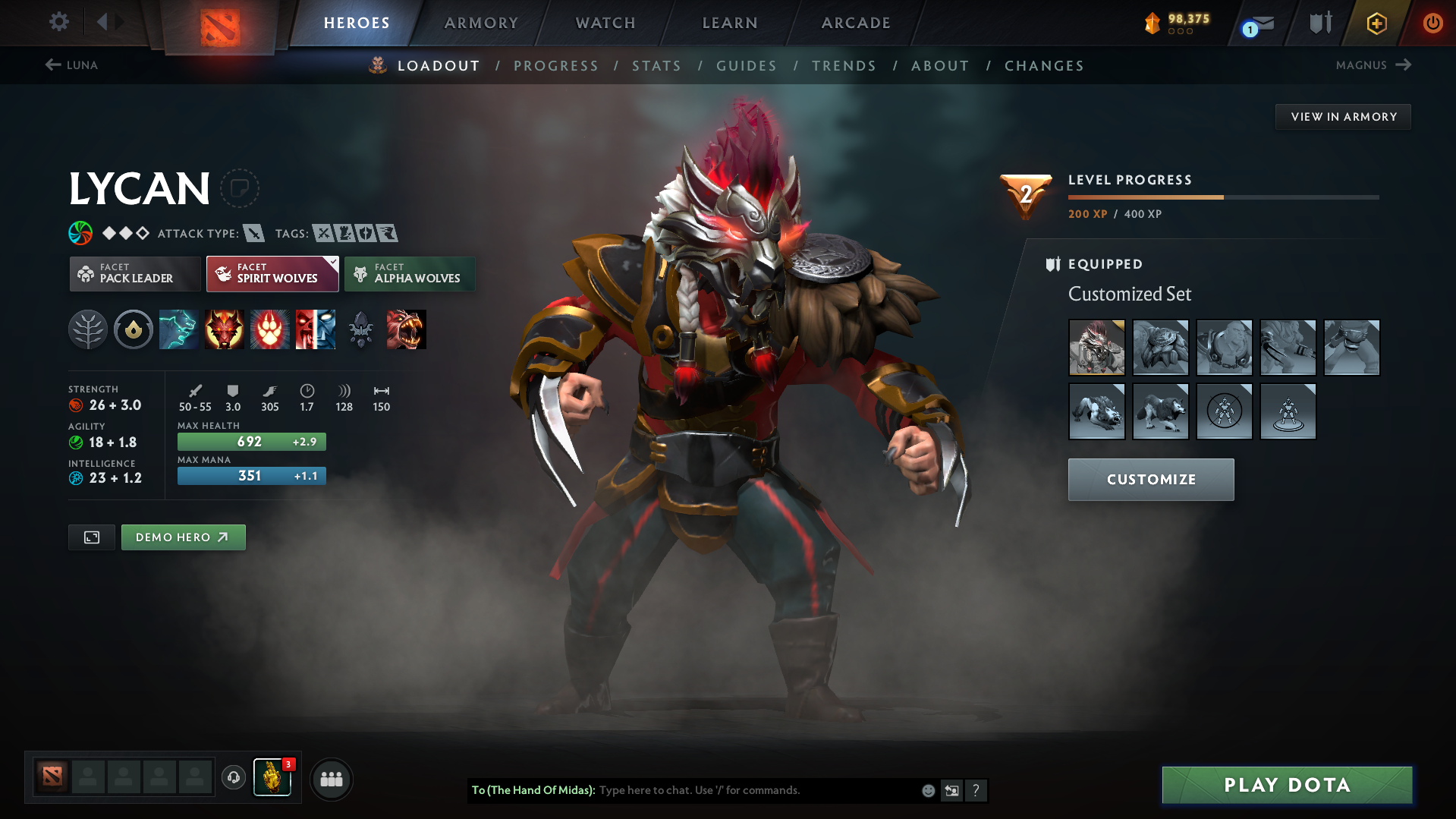The width and height of the screenshot is (1456, 819).
Task: Click the Howl dragon-head ability icon
Action: click(x=225, y=329)
